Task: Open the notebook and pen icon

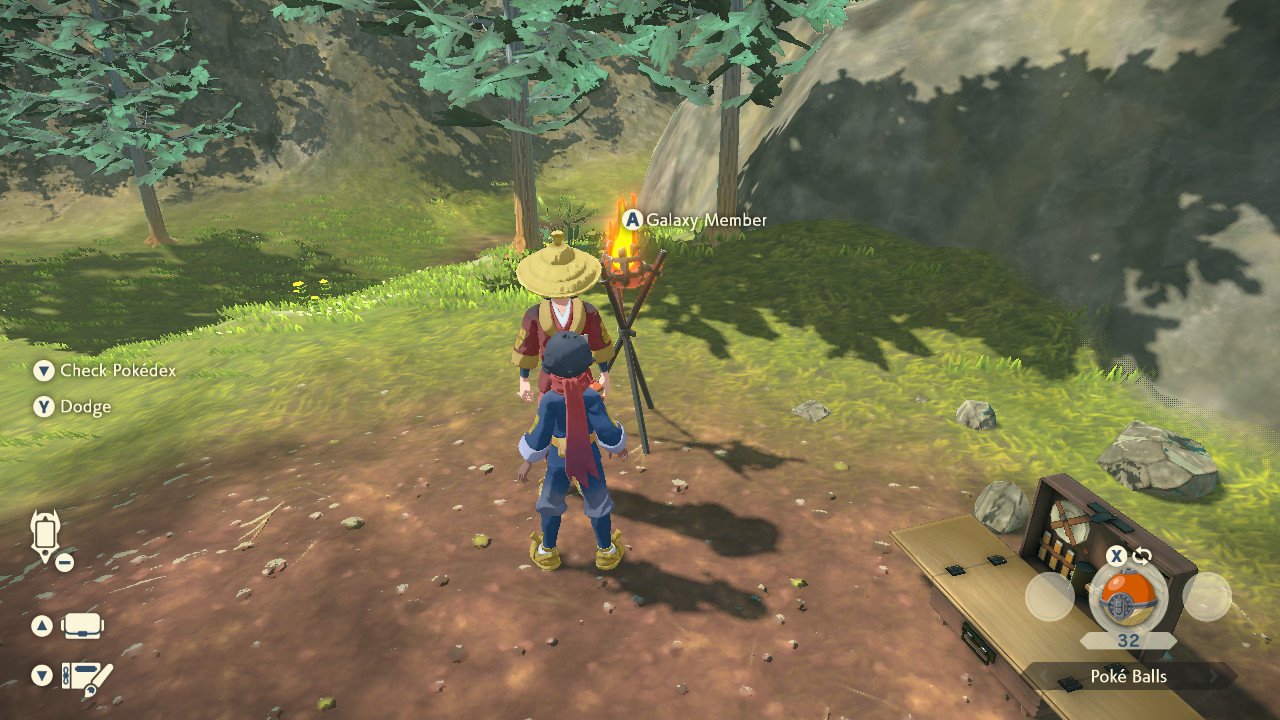Action: pyautogui.click(x=87, y=677)
